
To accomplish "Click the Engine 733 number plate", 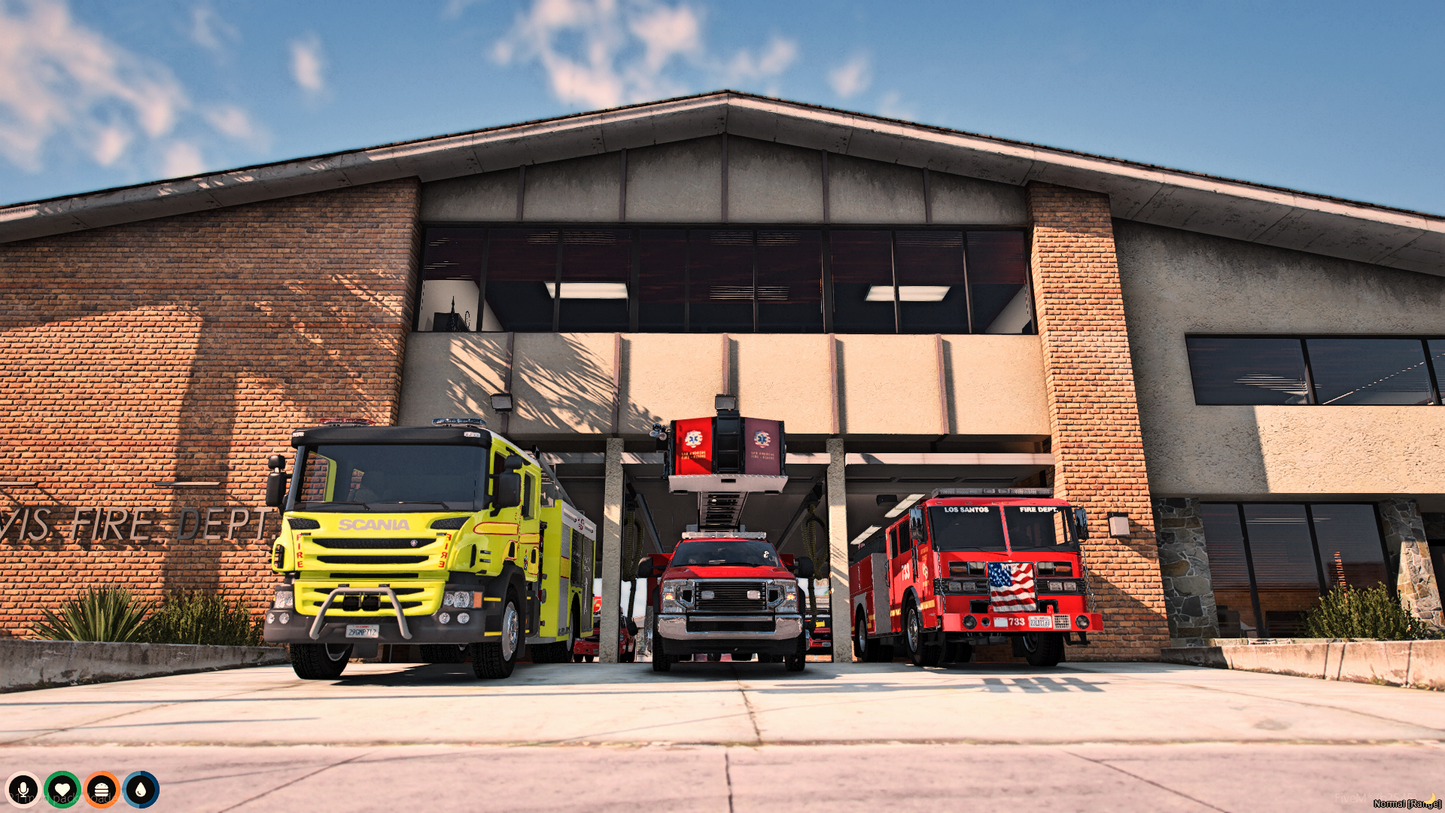I will point(1017,624).
